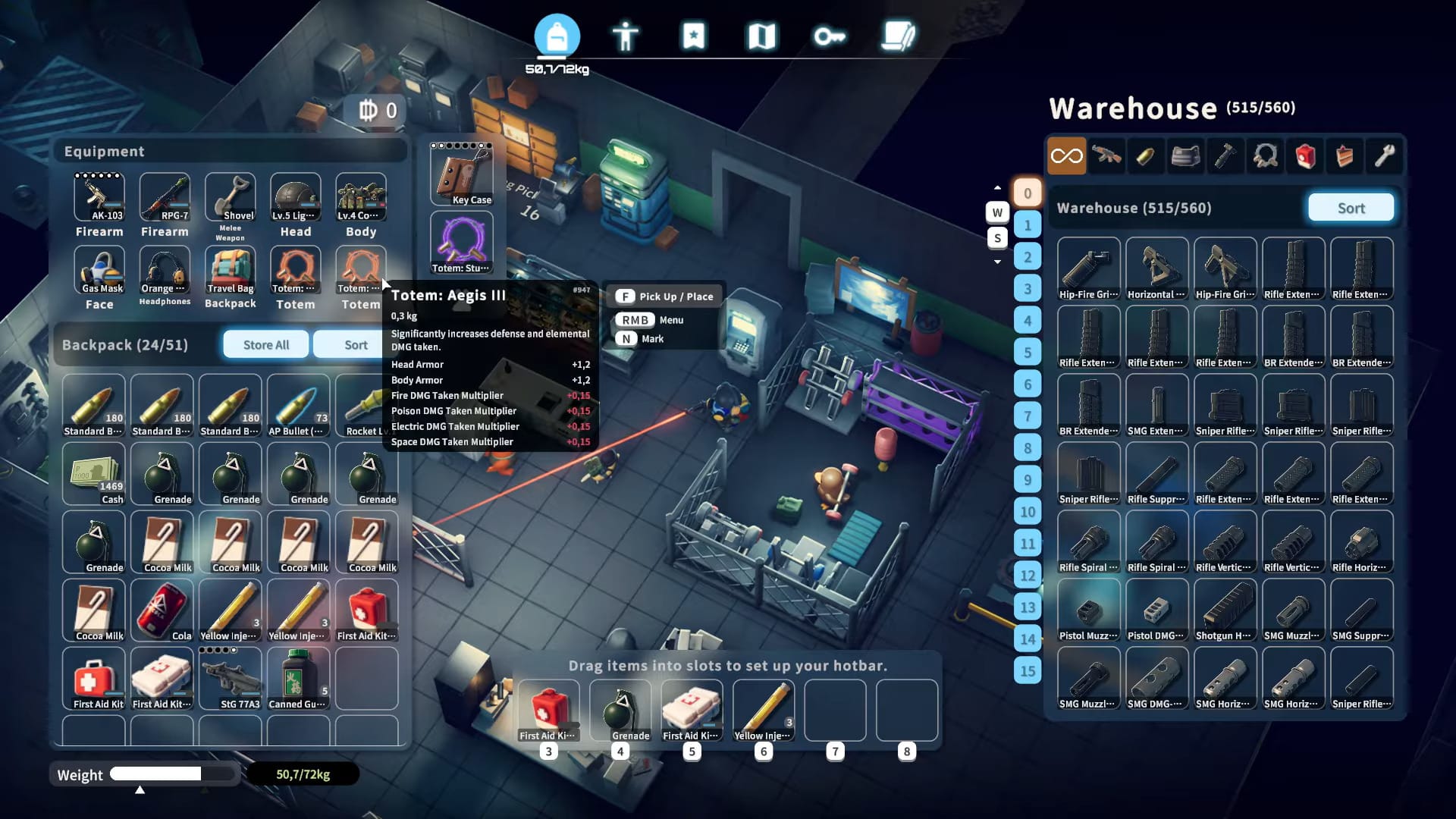Choose the Shovel melee weapon slot
The width and height of the screenshot is (1456, 819).
point(230,197)
